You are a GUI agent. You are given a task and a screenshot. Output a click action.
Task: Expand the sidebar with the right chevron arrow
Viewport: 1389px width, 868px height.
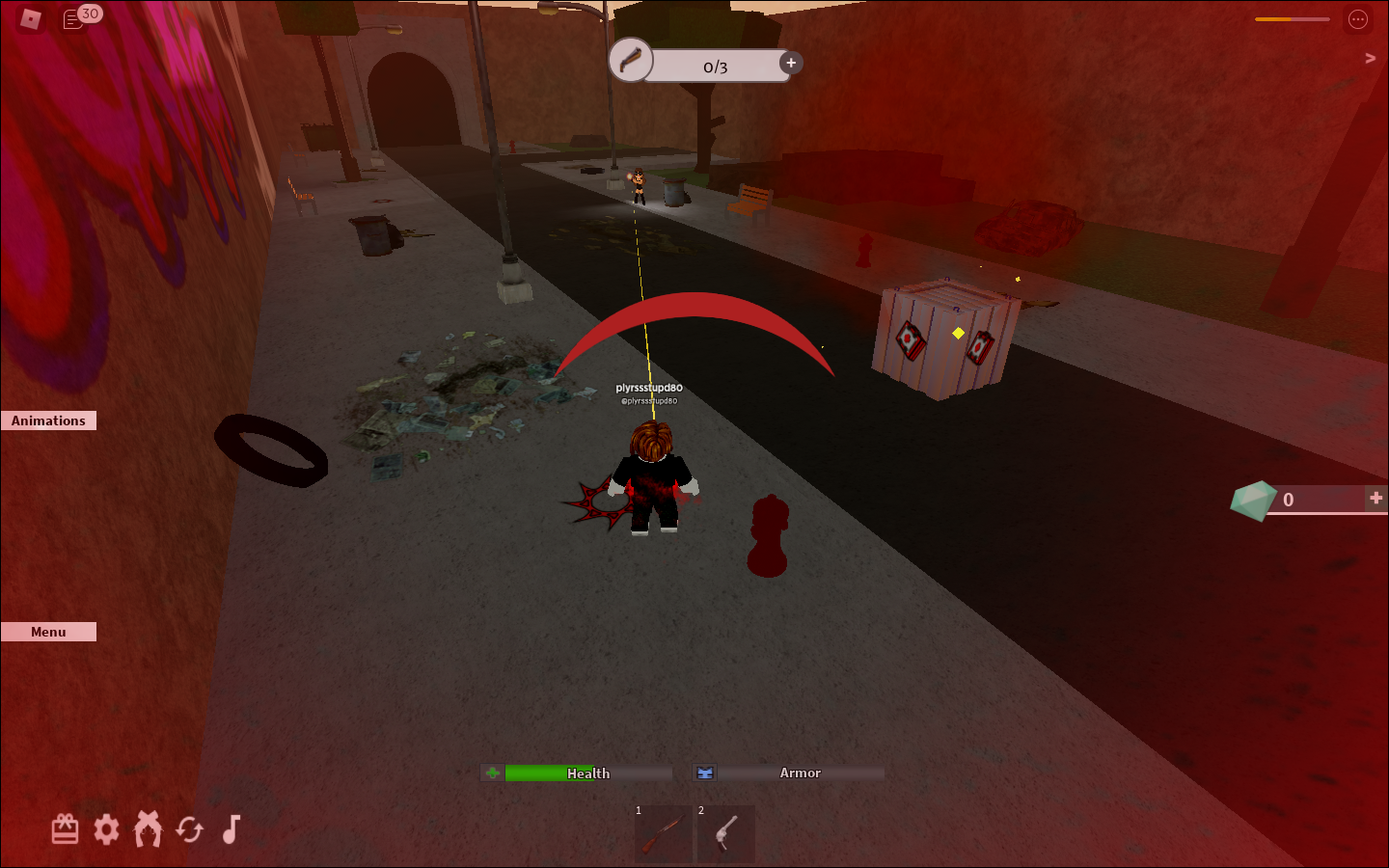point(1369,57)
